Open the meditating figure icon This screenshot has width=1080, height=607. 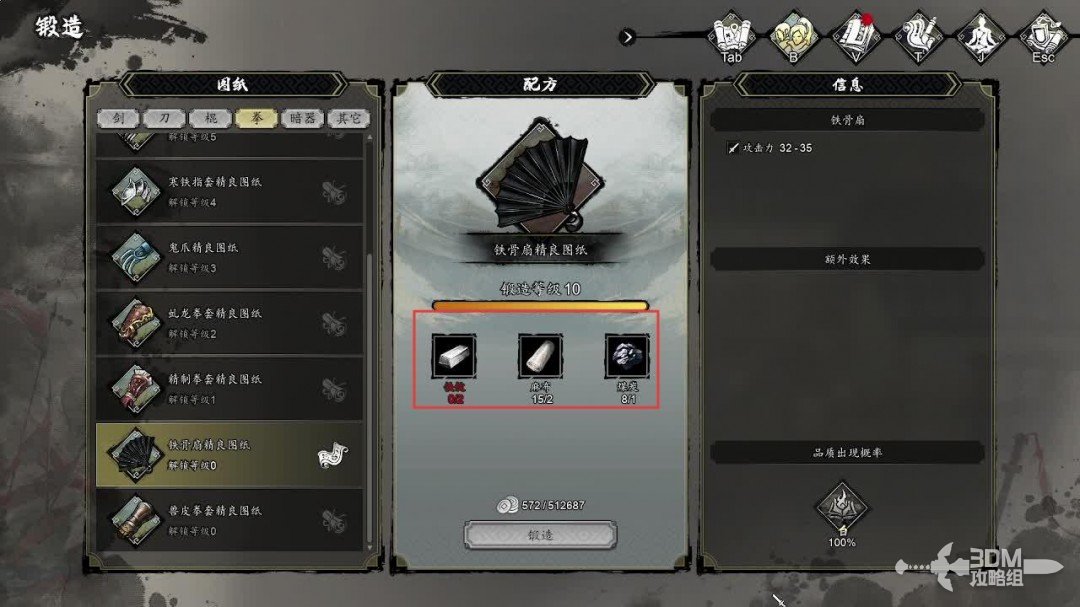pos(979,35)
